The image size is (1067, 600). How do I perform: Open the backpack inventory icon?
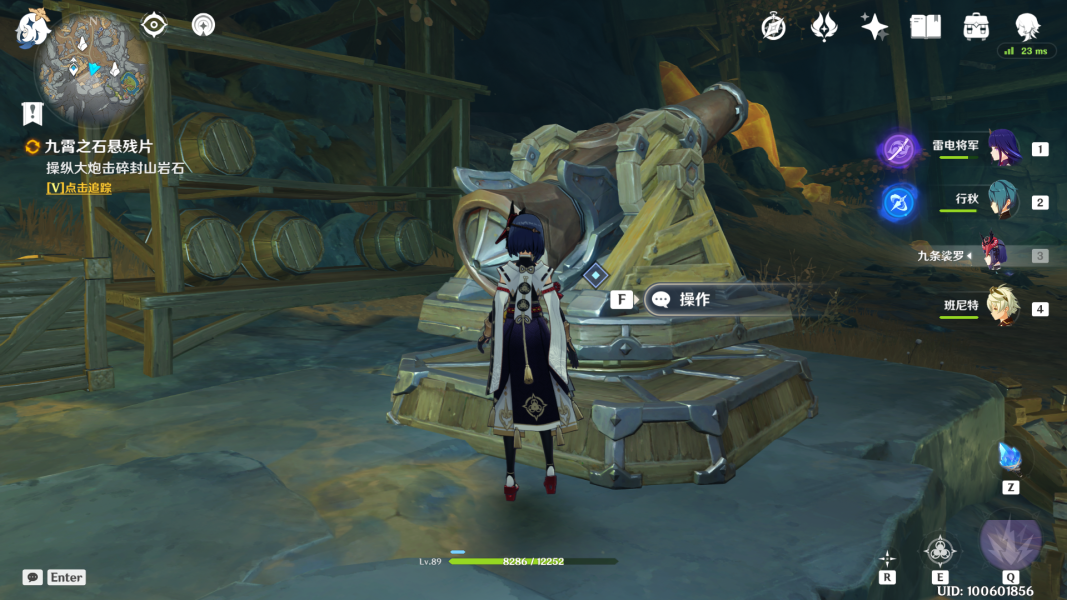click(976, 27)
